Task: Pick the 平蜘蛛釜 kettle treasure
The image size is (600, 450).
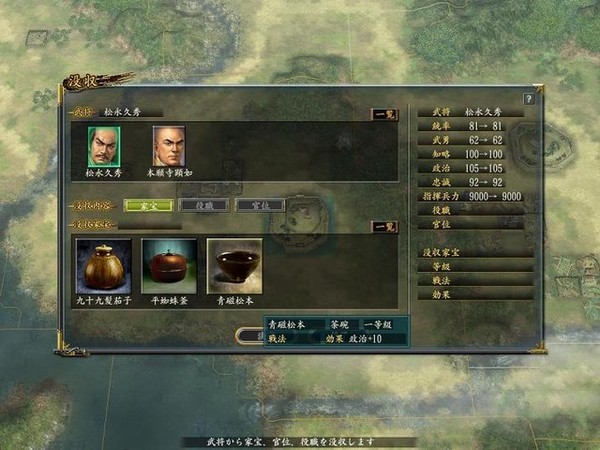Action: point(169,265)
